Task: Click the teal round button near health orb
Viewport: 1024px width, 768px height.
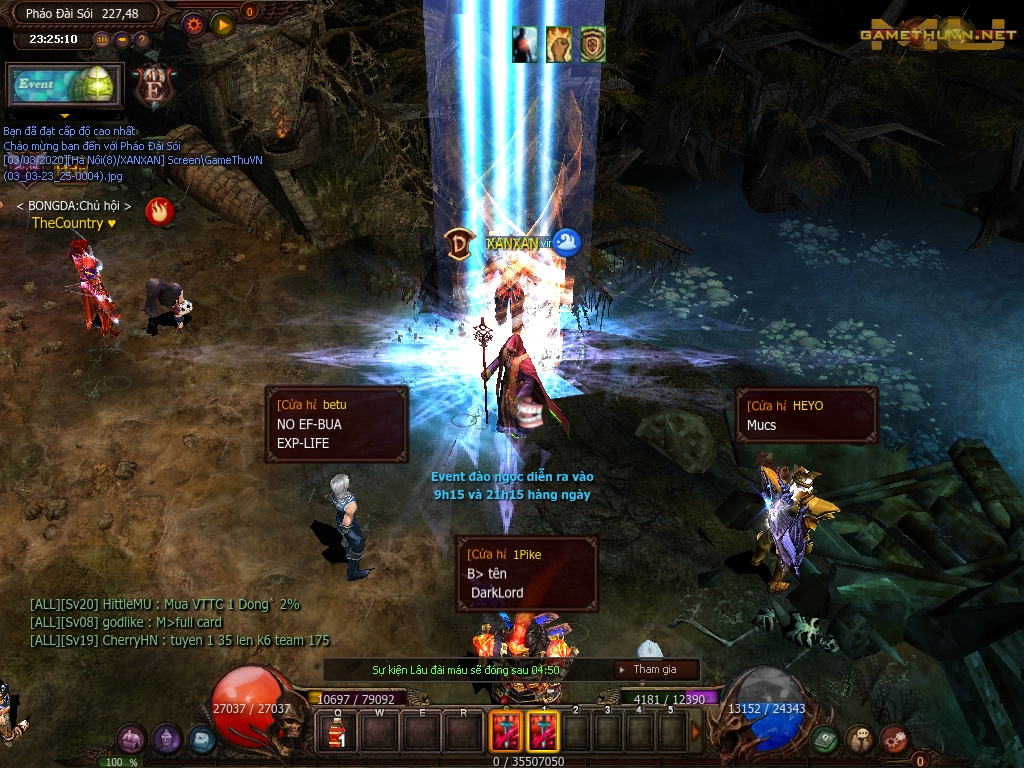Action: 201,740
